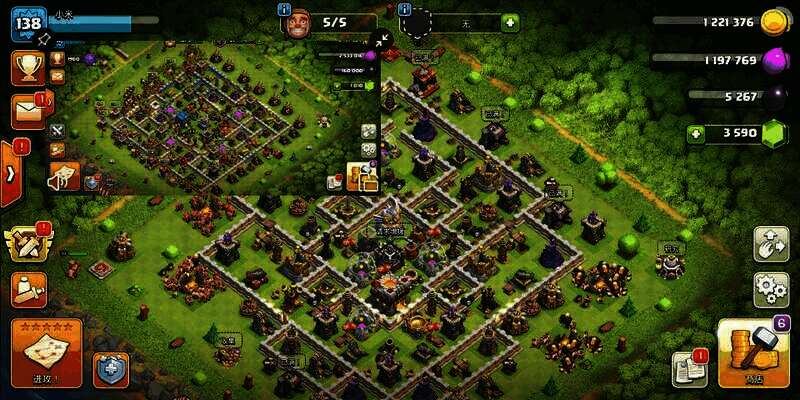800x400 pixels.
Task: Open the clan war crossed swords button
Action: click(x=27, y=243)
